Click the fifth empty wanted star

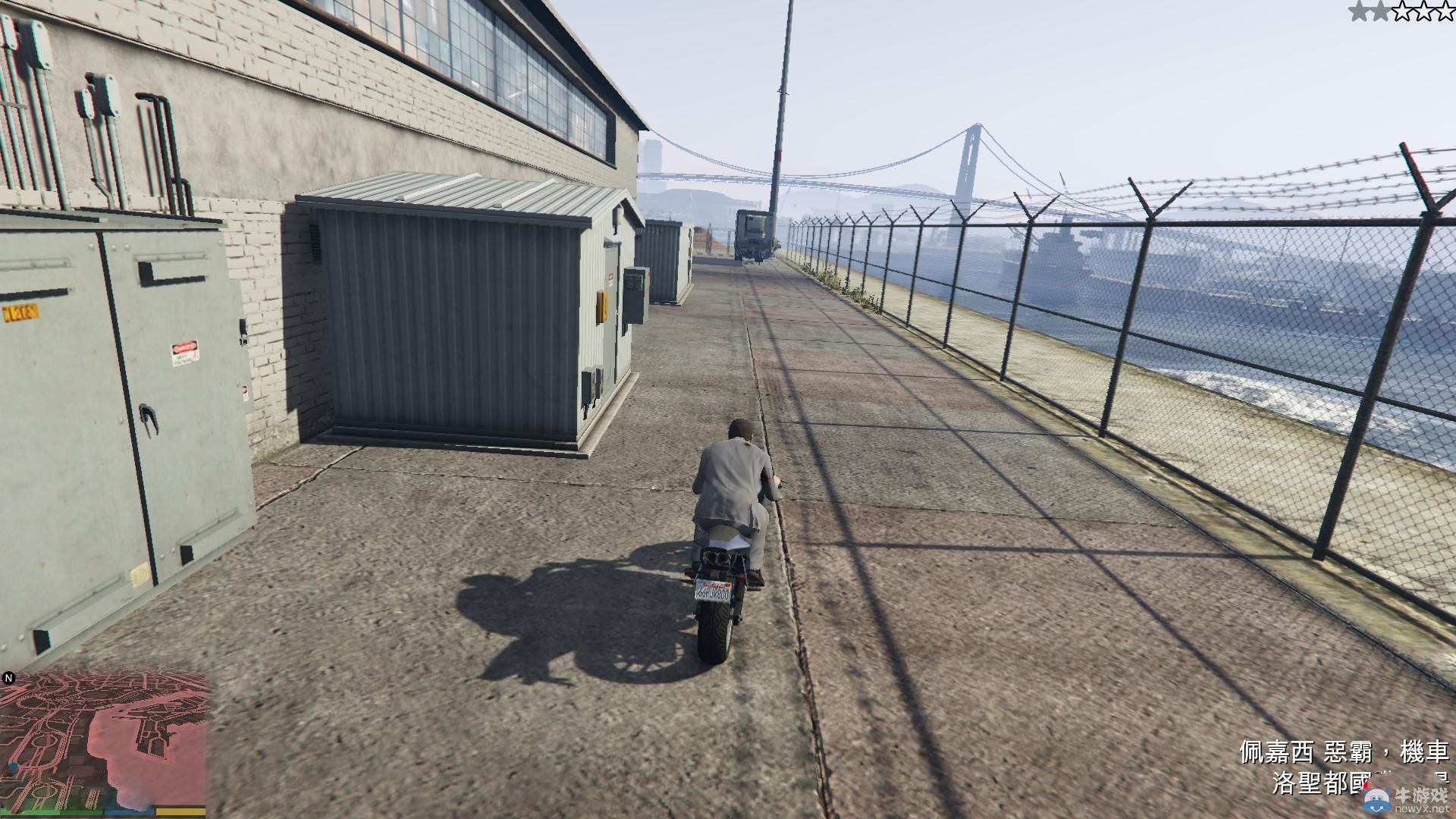(x=1445, y=11)
